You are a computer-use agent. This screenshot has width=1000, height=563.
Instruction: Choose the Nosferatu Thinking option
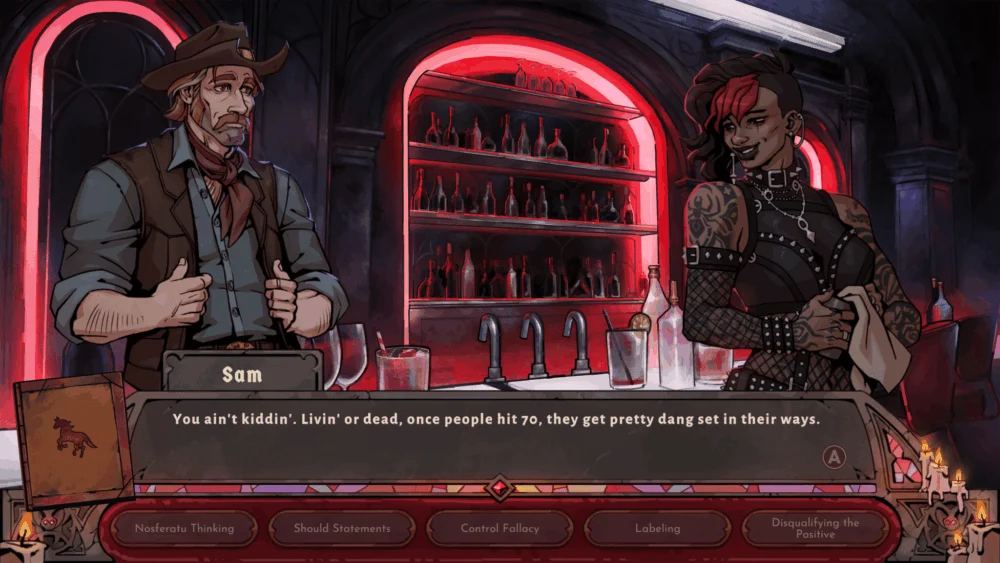(183, 528)
